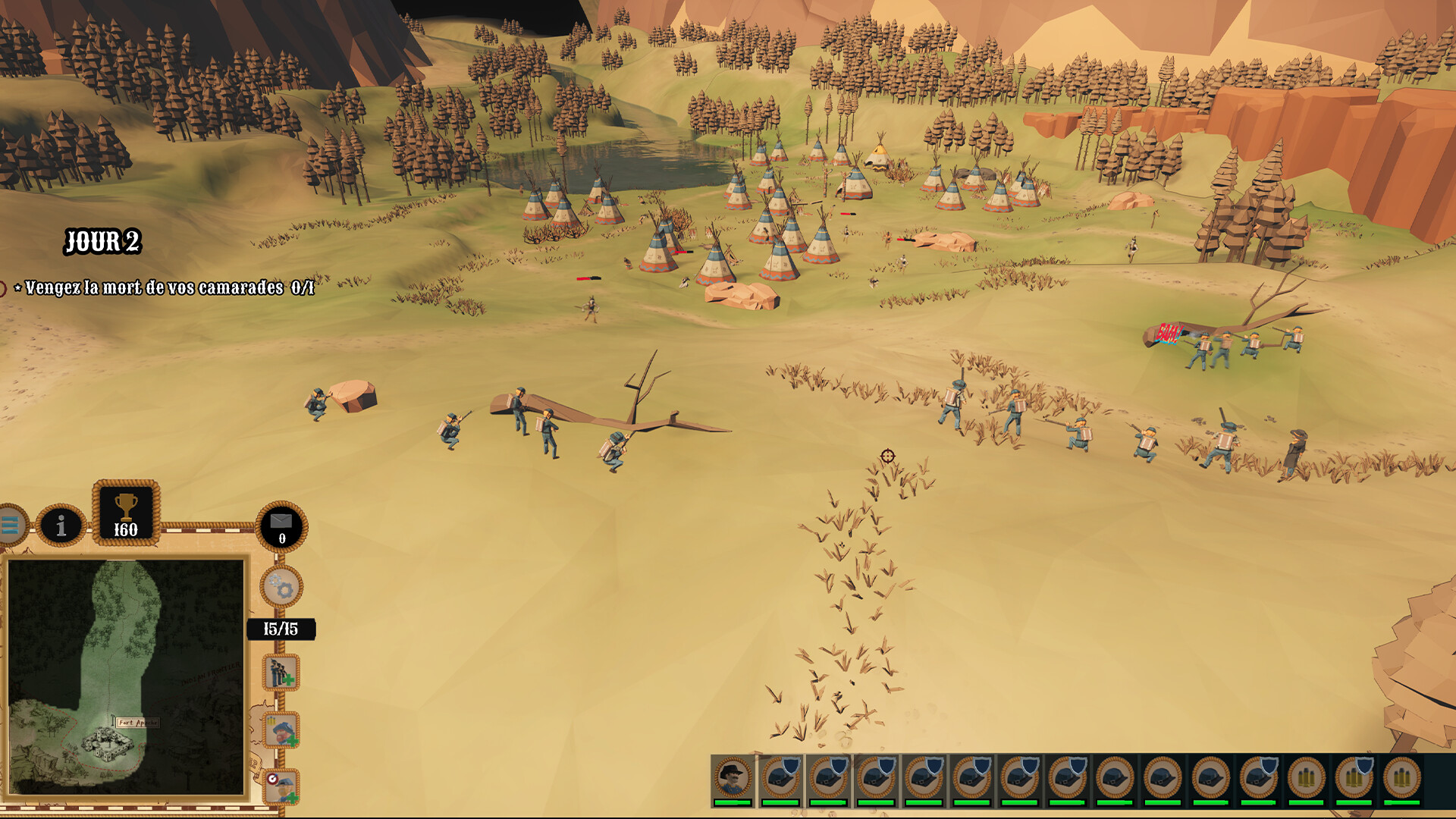Image resolution: width=1456 pixels, height=819 pixels.
Task: Toggle the shield on the first soldier unit
Action: tap(792, 767)
